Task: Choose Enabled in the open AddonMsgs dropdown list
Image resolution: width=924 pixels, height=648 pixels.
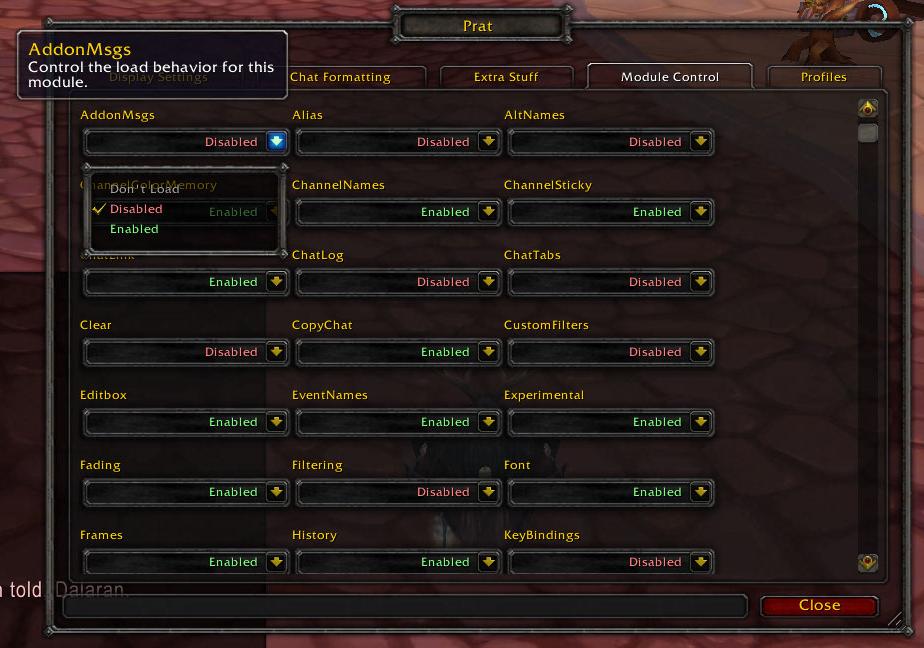Action: [x=135, y=229]
